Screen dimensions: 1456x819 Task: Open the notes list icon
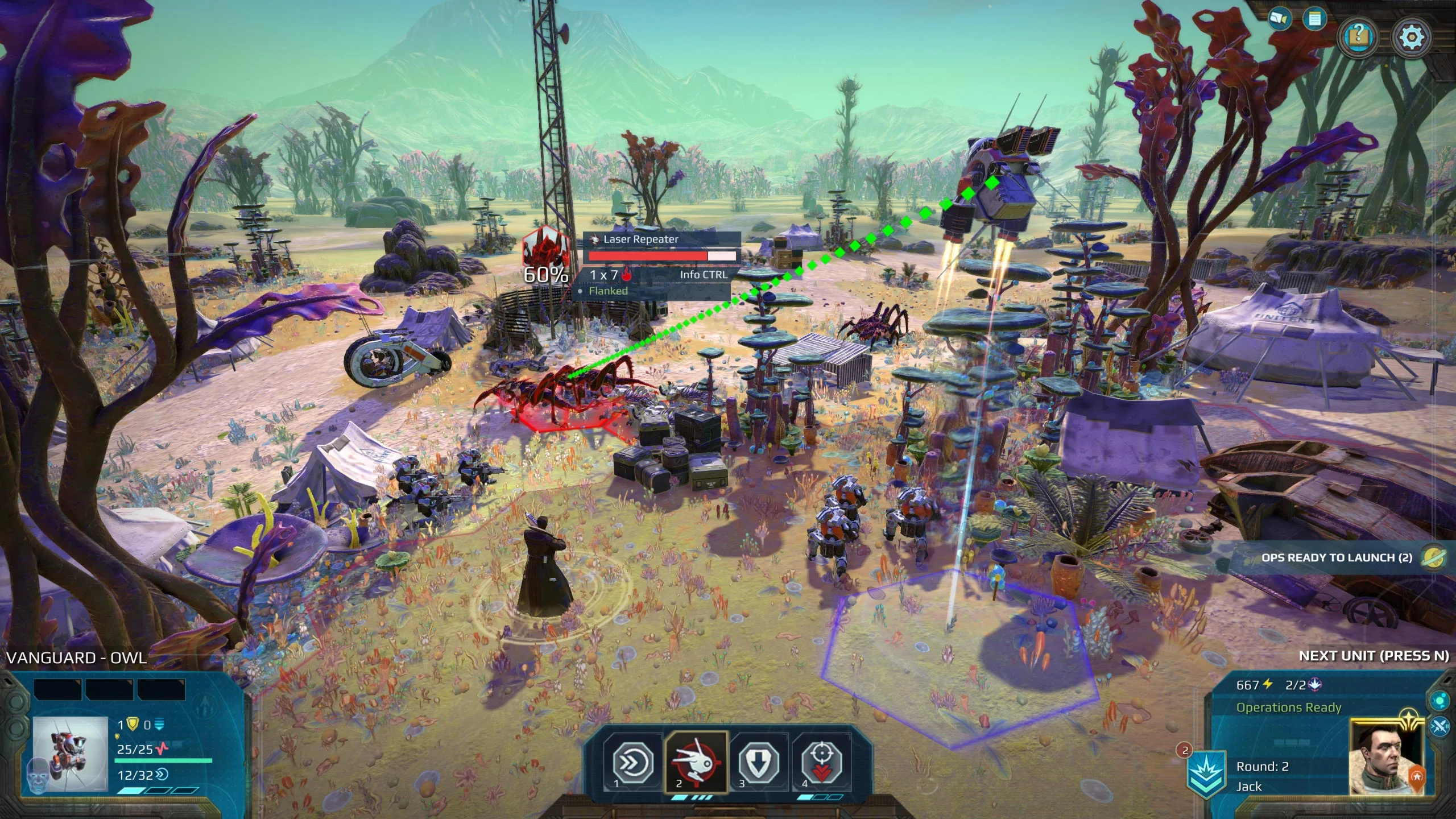tap(1314, 19)
